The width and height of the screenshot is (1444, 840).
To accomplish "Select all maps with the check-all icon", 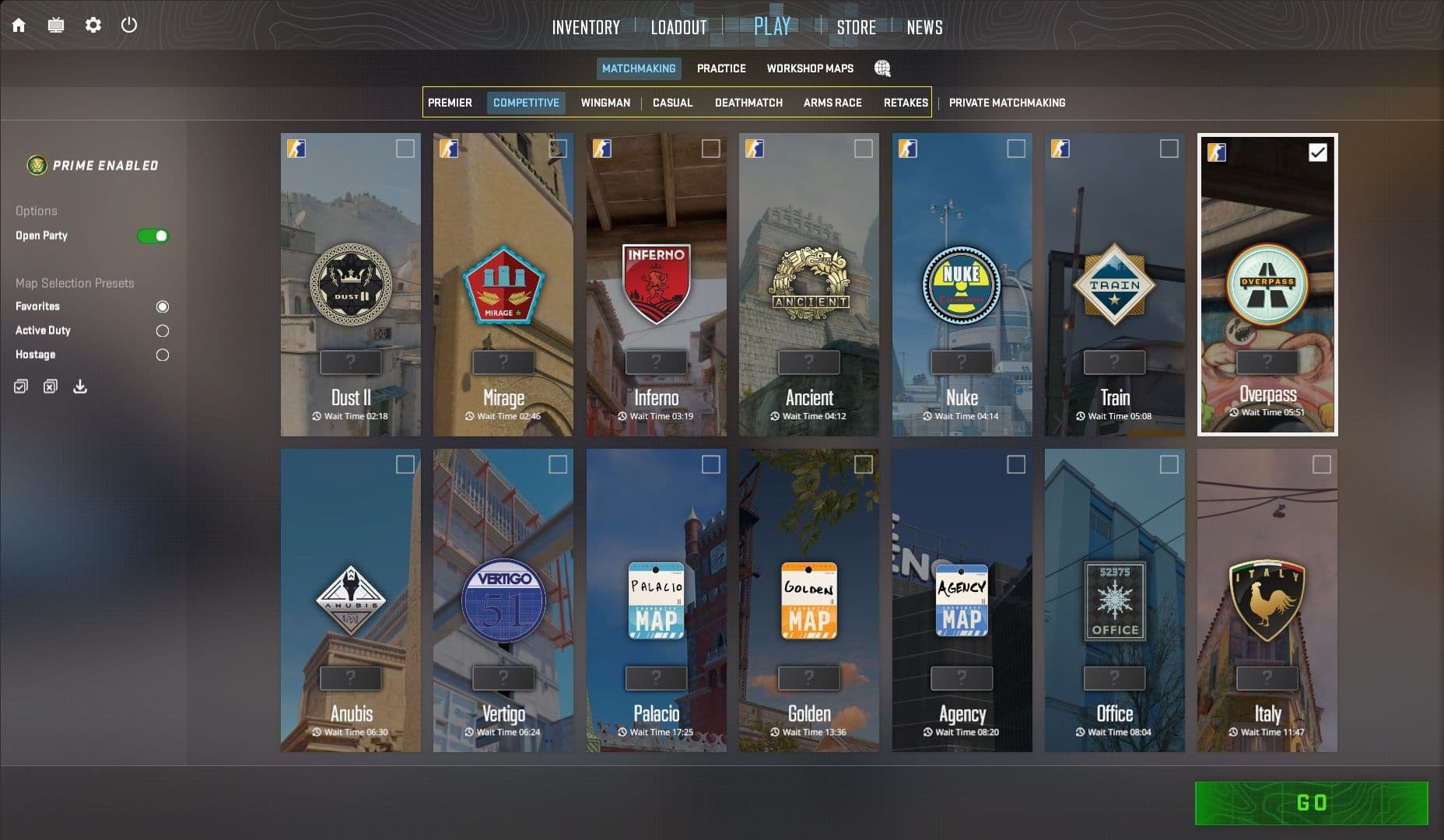I will click(21, 386).
